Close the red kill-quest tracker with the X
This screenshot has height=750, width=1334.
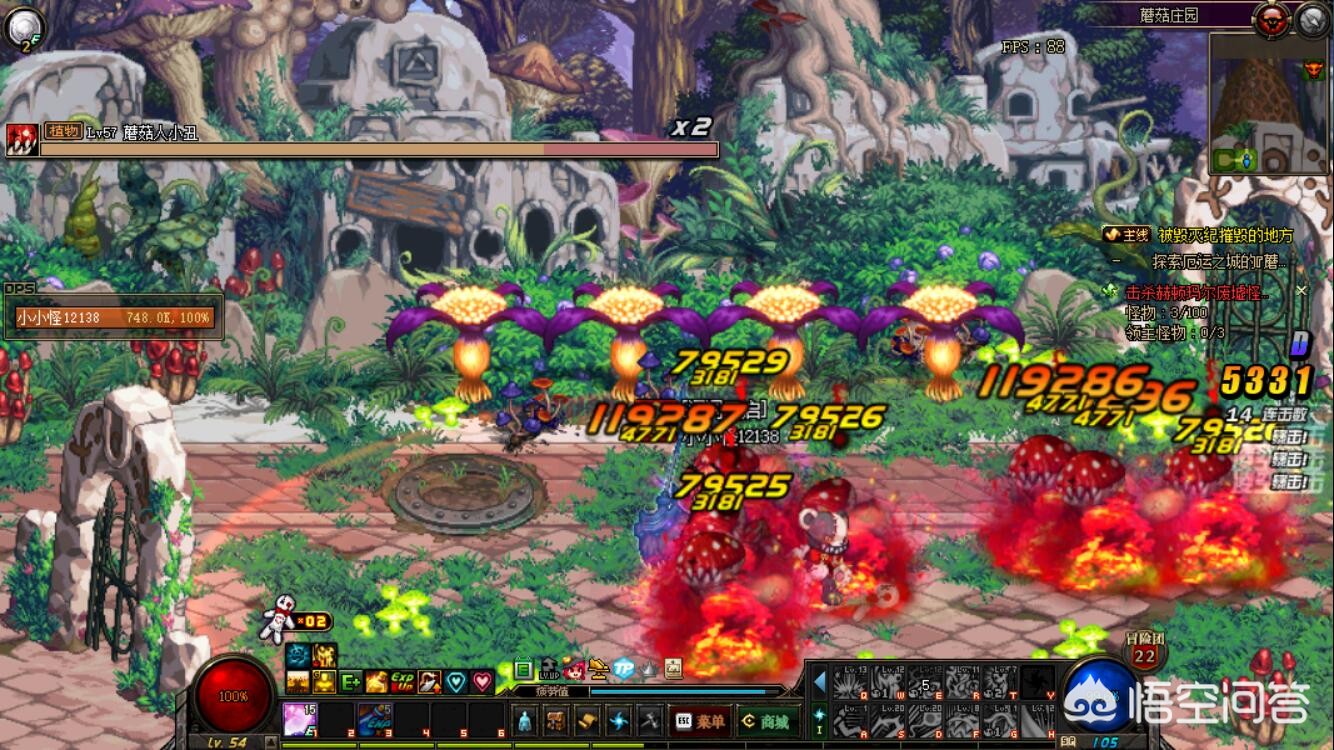[1301, 291]
